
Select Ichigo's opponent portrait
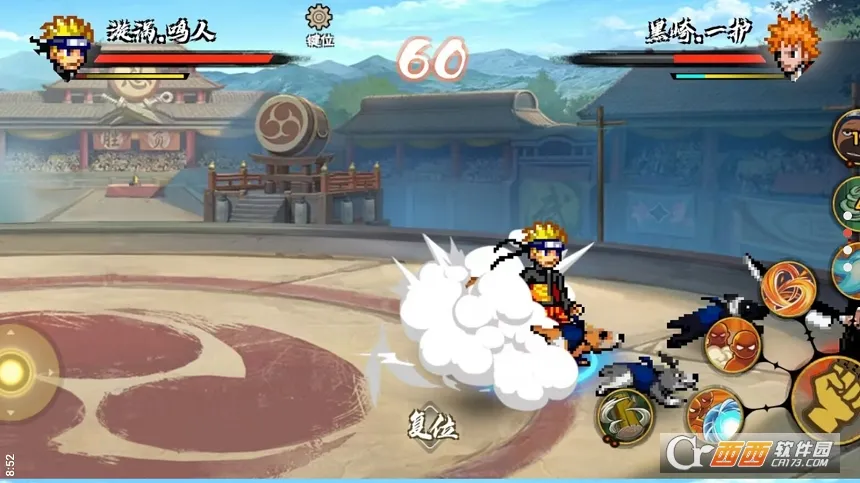(793, 43)
